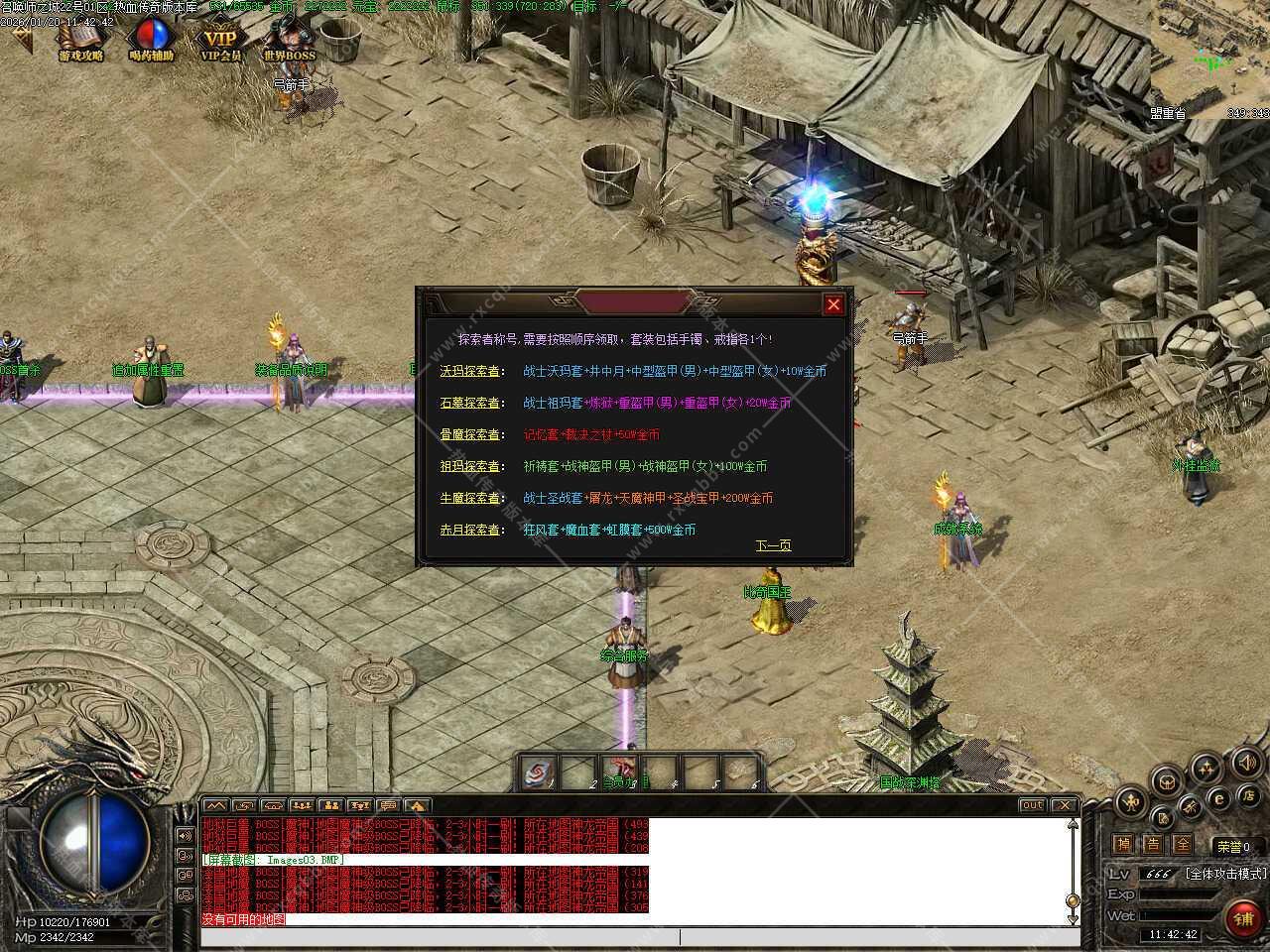
Task: Click the 全 square button
Action: 1182,845
